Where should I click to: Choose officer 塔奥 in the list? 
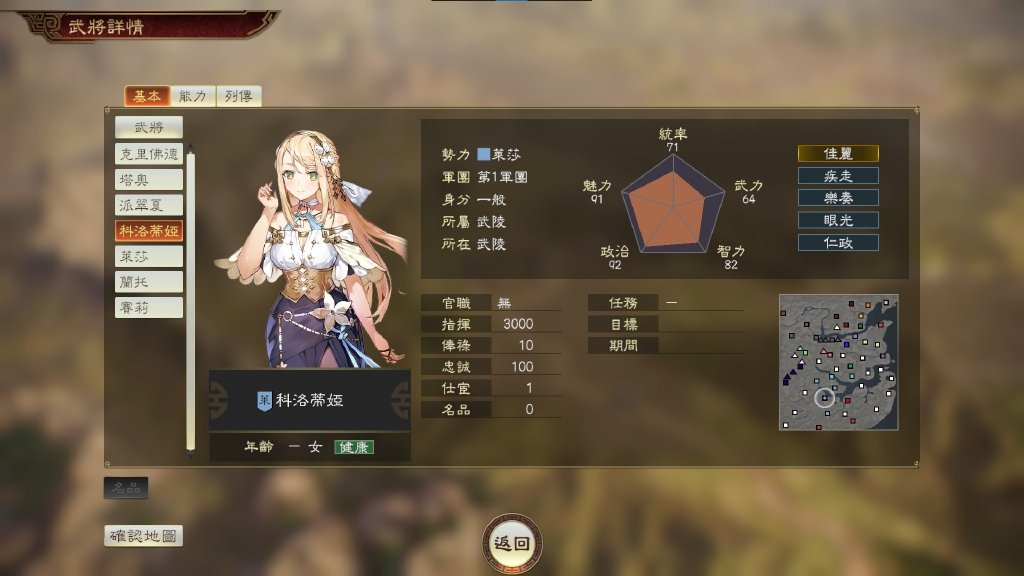pyautogui.click(x=149, y=180)
